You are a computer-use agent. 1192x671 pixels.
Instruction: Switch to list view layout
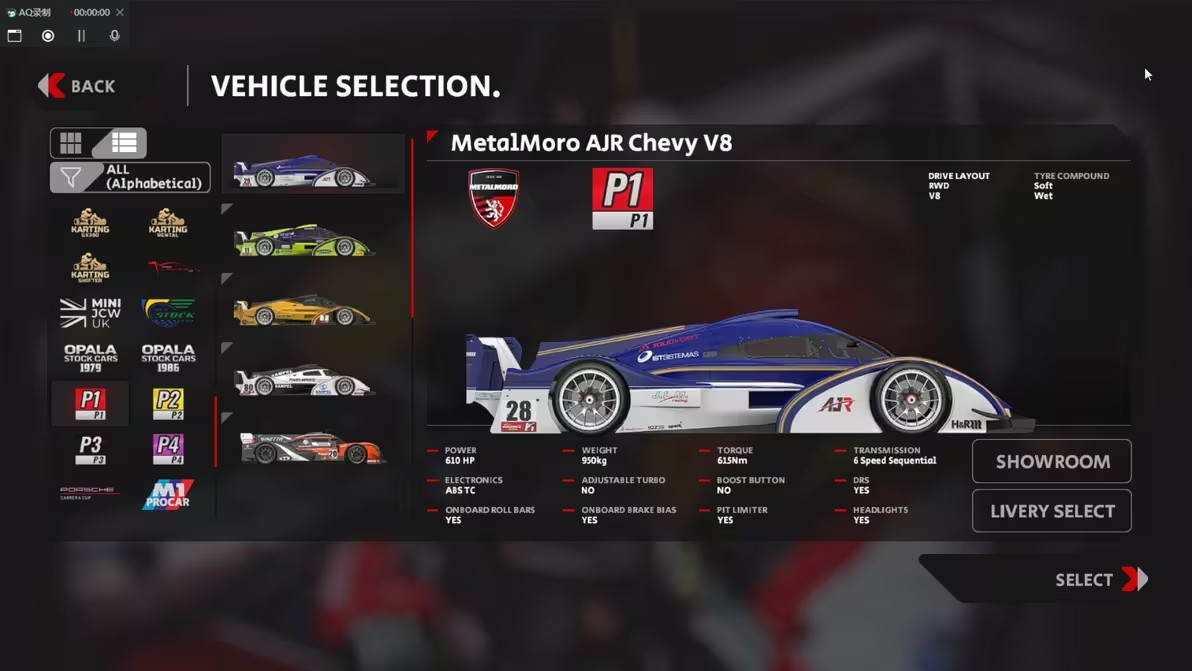click(x=124, y=143)
